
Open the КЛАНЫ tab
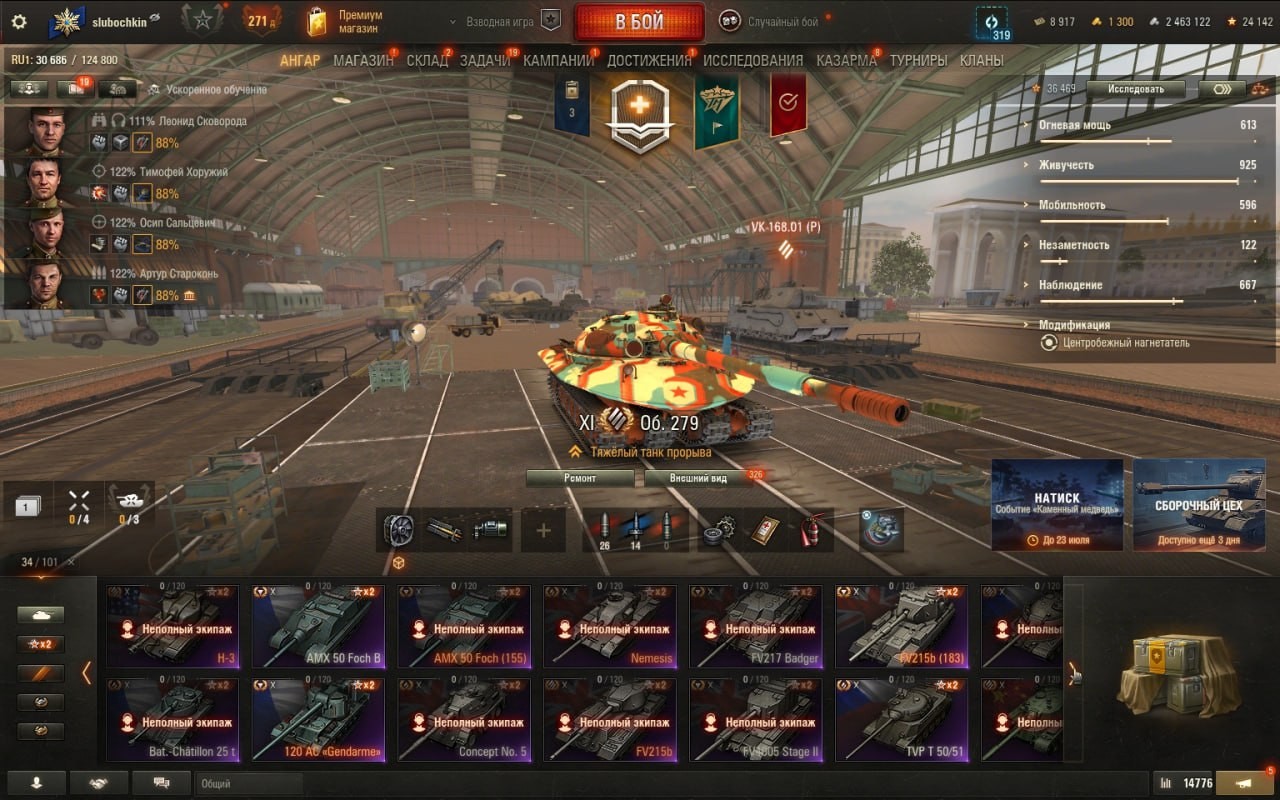(981, 60)
